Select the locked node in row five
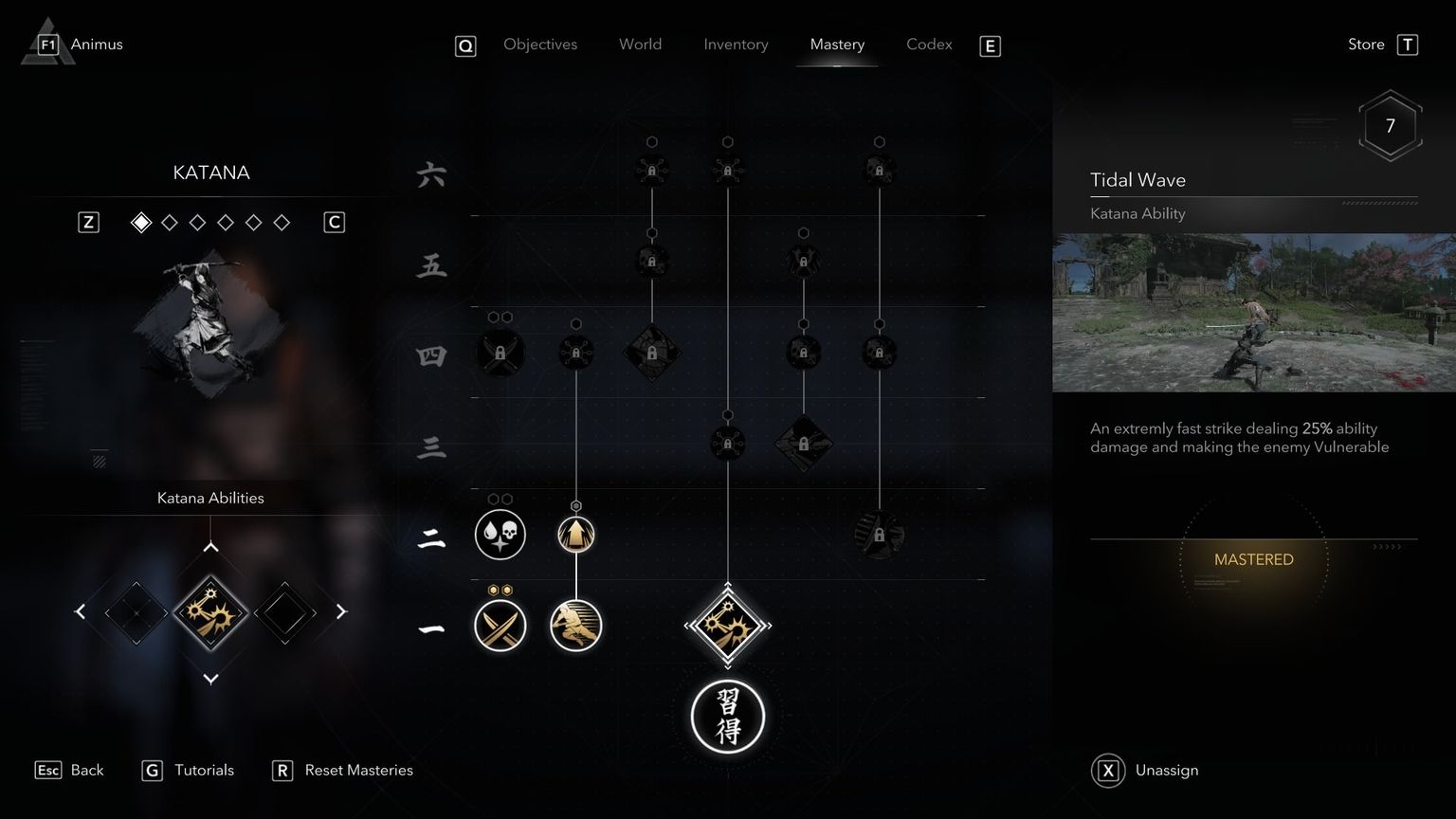 coord(652,259)
